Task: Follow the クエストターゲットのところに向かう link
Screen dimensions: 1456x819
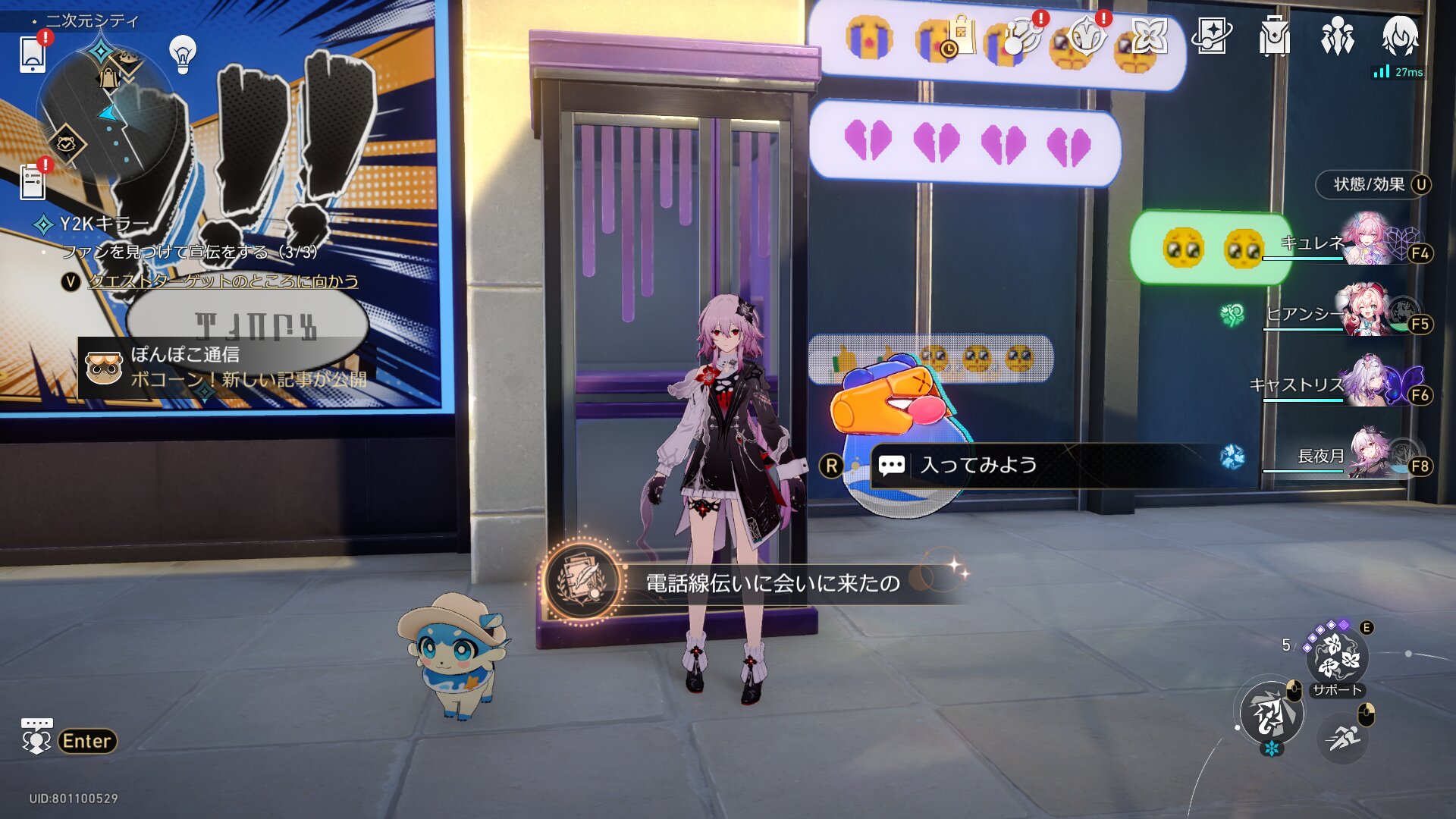Action: (x=223, y=281)
